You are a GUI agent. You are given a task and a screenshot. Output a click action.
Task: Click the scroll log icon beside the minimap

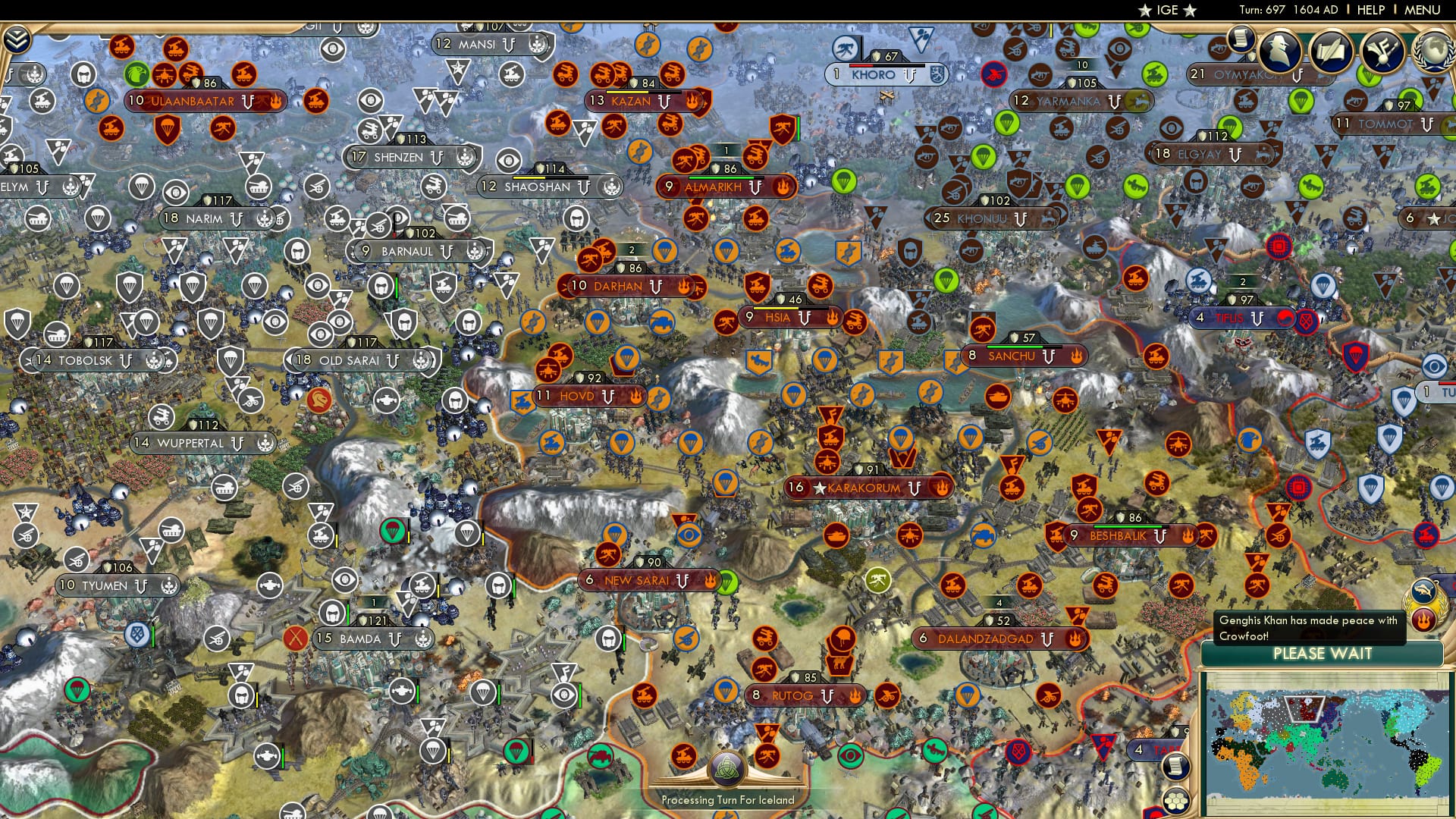[x=1176, y=767]
